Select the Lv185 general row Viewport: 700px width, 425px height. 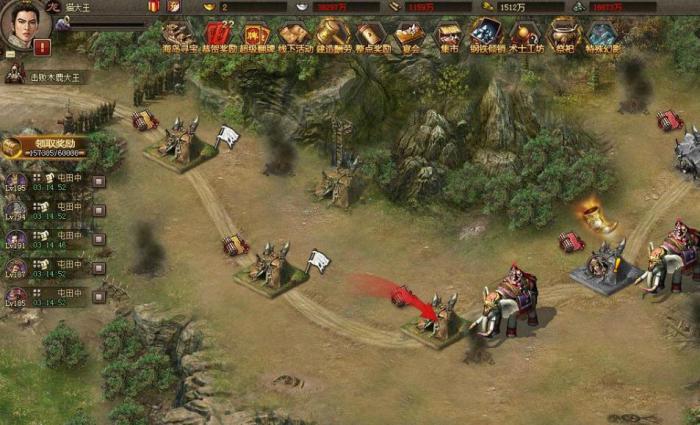(50, 297)
